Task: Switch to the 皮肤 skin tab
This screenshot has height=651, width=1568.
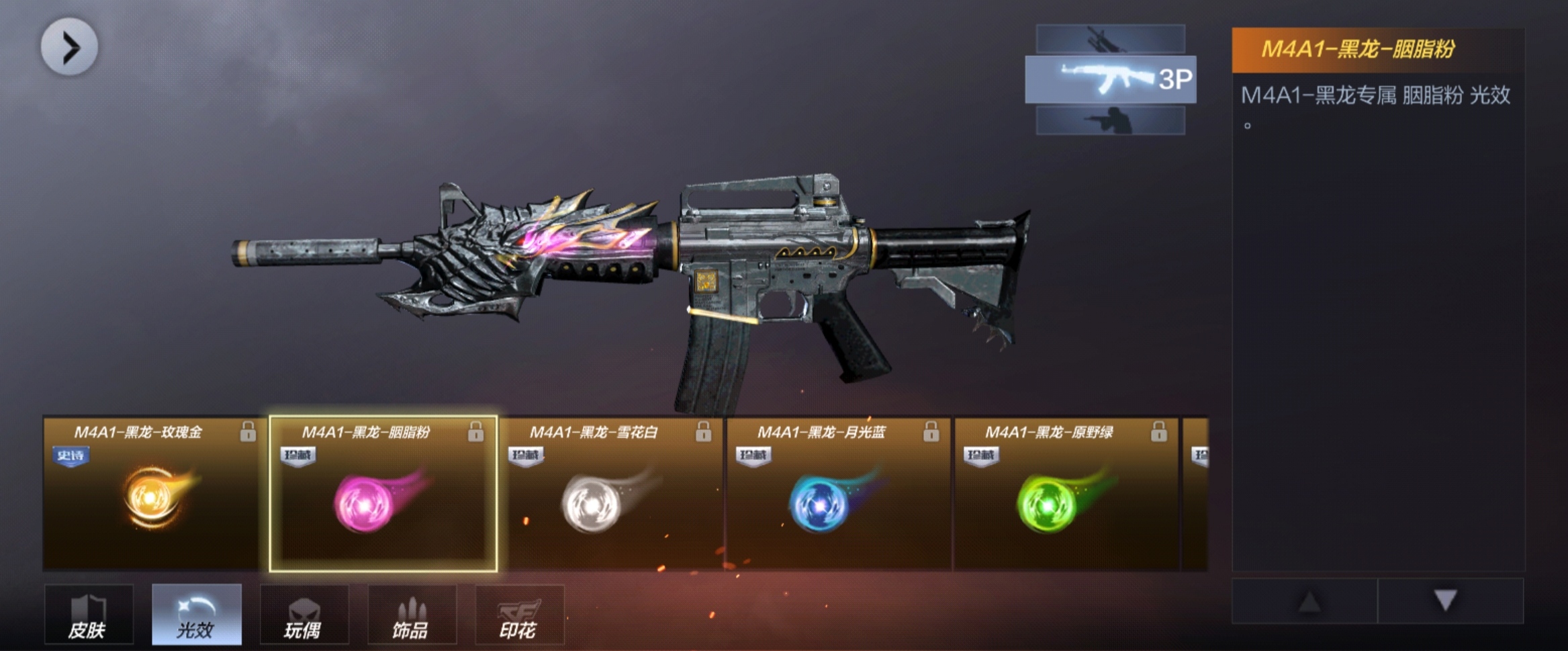Action: [89, 615]
